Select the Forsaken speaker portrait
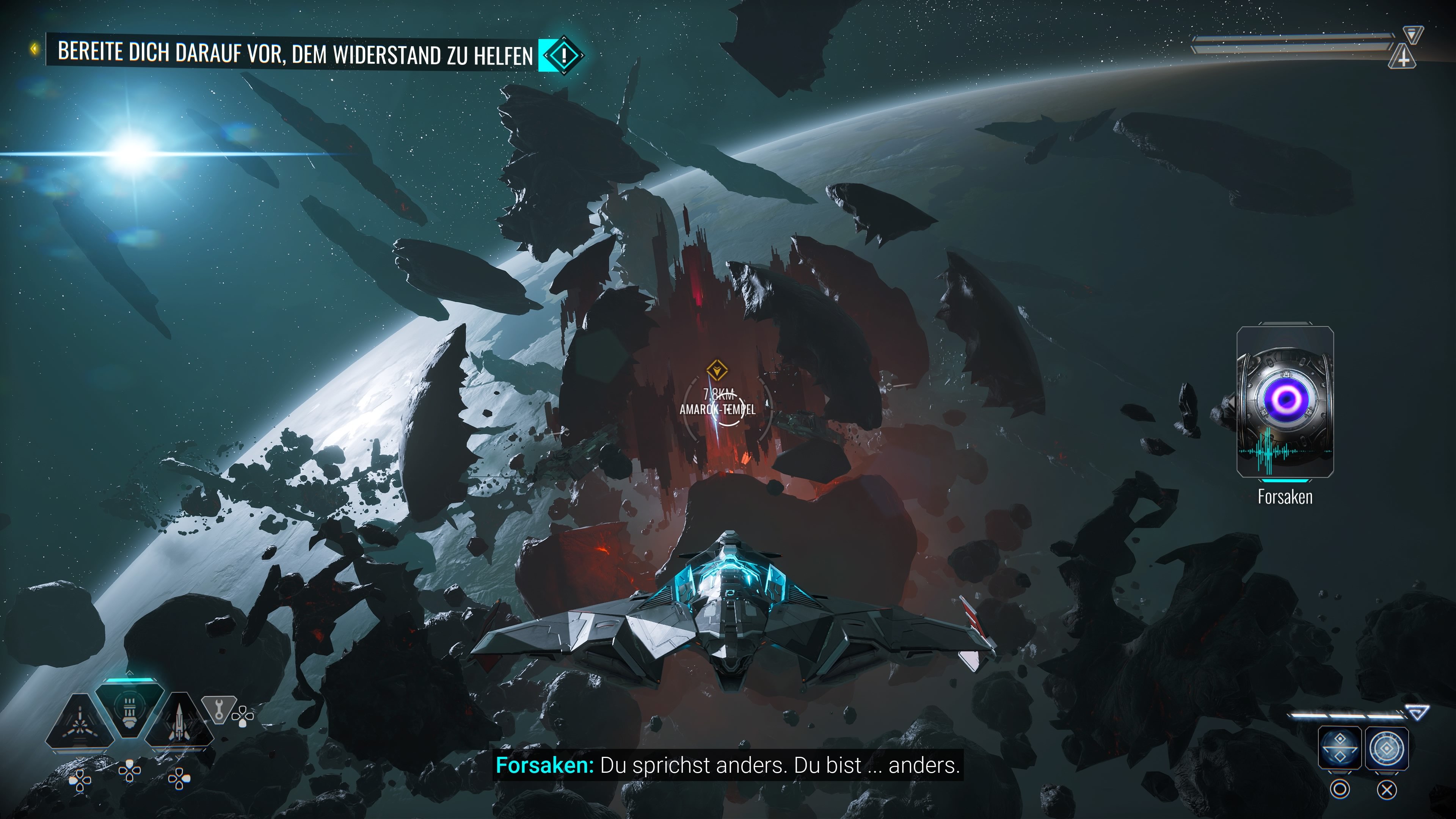1456x819 pixels. [x=1285, y=402]
